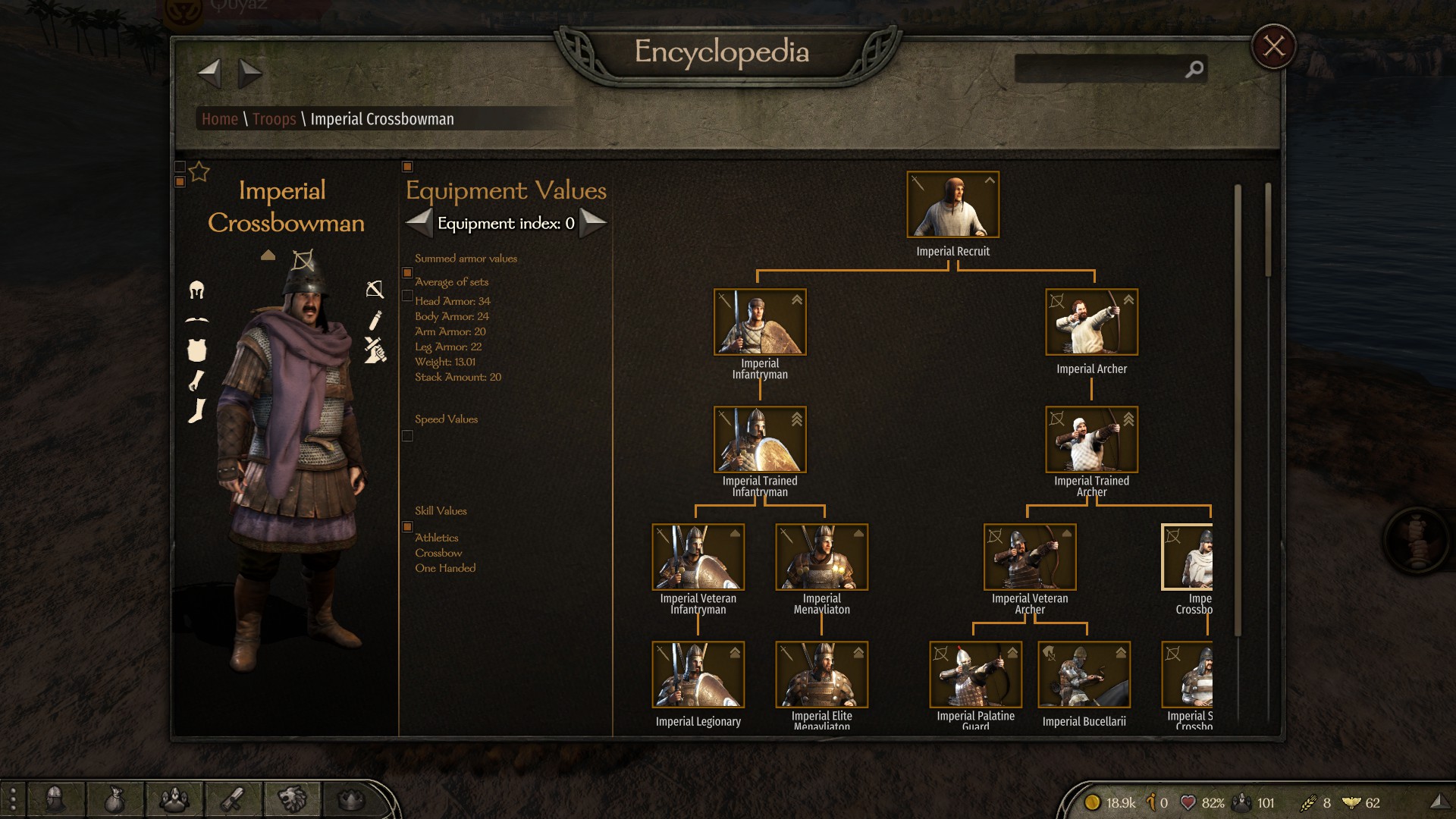The width and height of the screenshot is (1456, 819).
Task: Decrease the equipment index
Action: 419,223
